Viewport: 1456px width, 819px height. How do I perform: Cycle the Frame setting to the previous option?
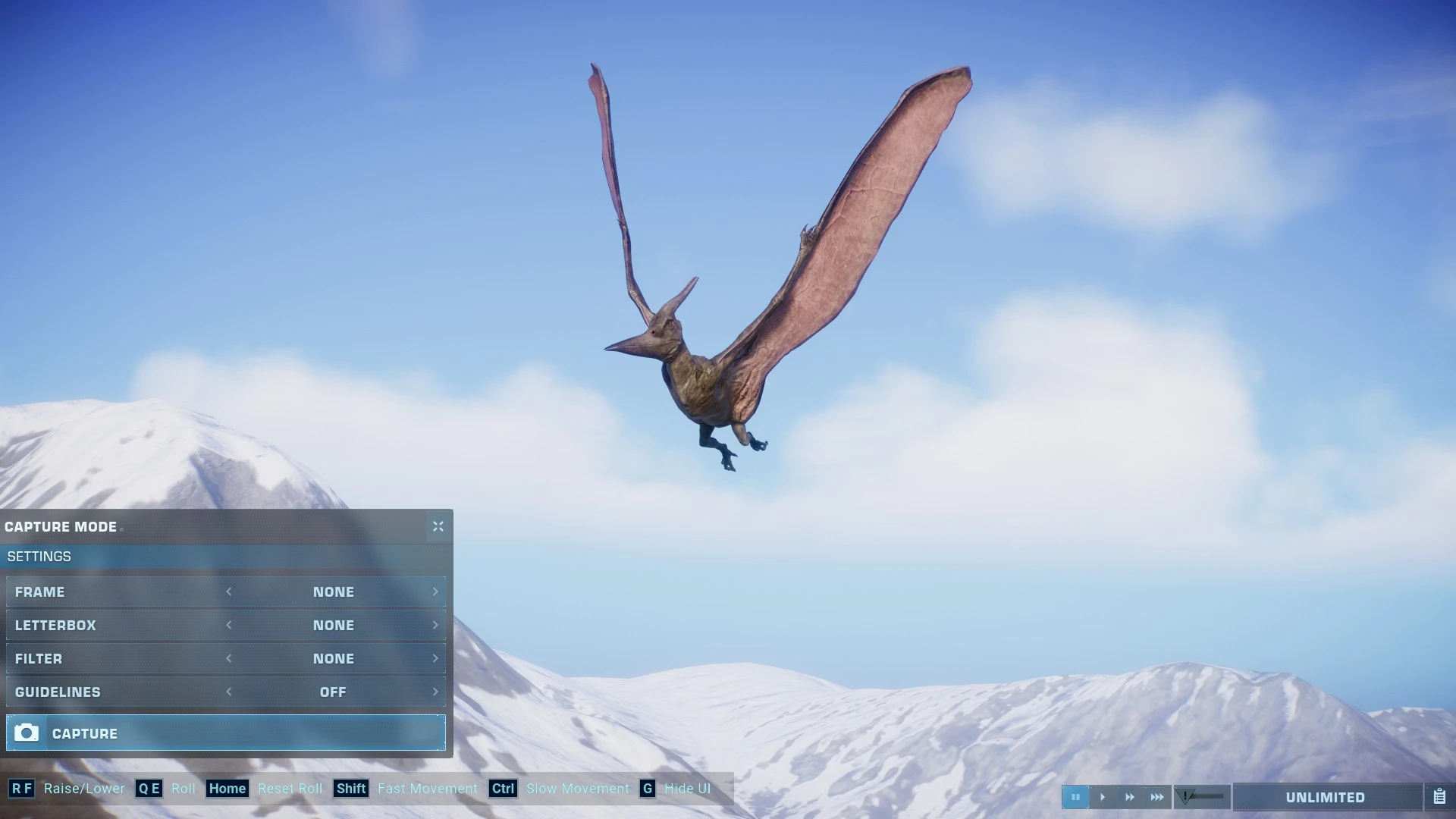click(229, 591)
